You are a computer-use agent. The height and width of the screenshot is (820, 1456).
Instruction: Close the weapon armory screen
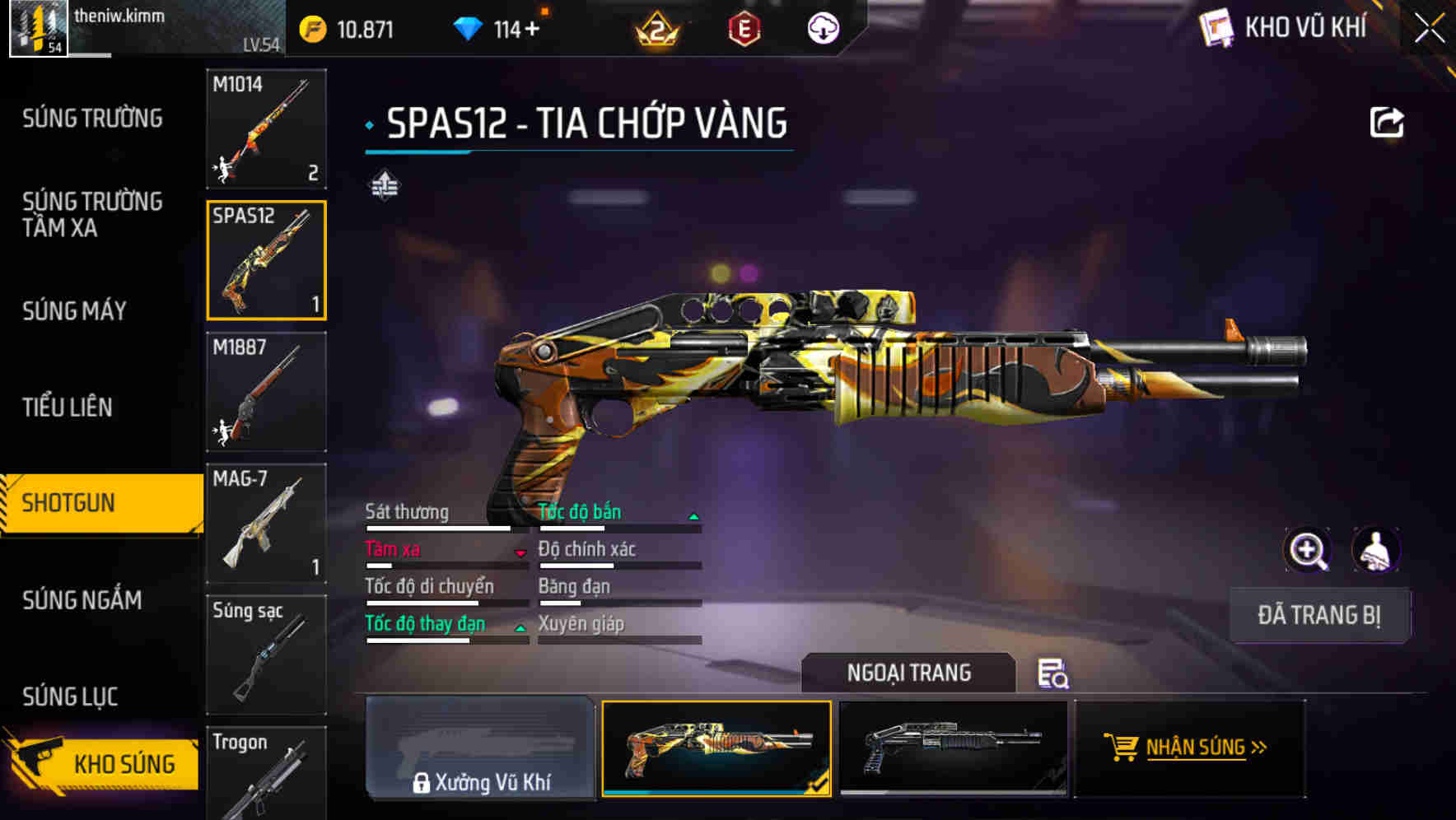coord(1430,29)
